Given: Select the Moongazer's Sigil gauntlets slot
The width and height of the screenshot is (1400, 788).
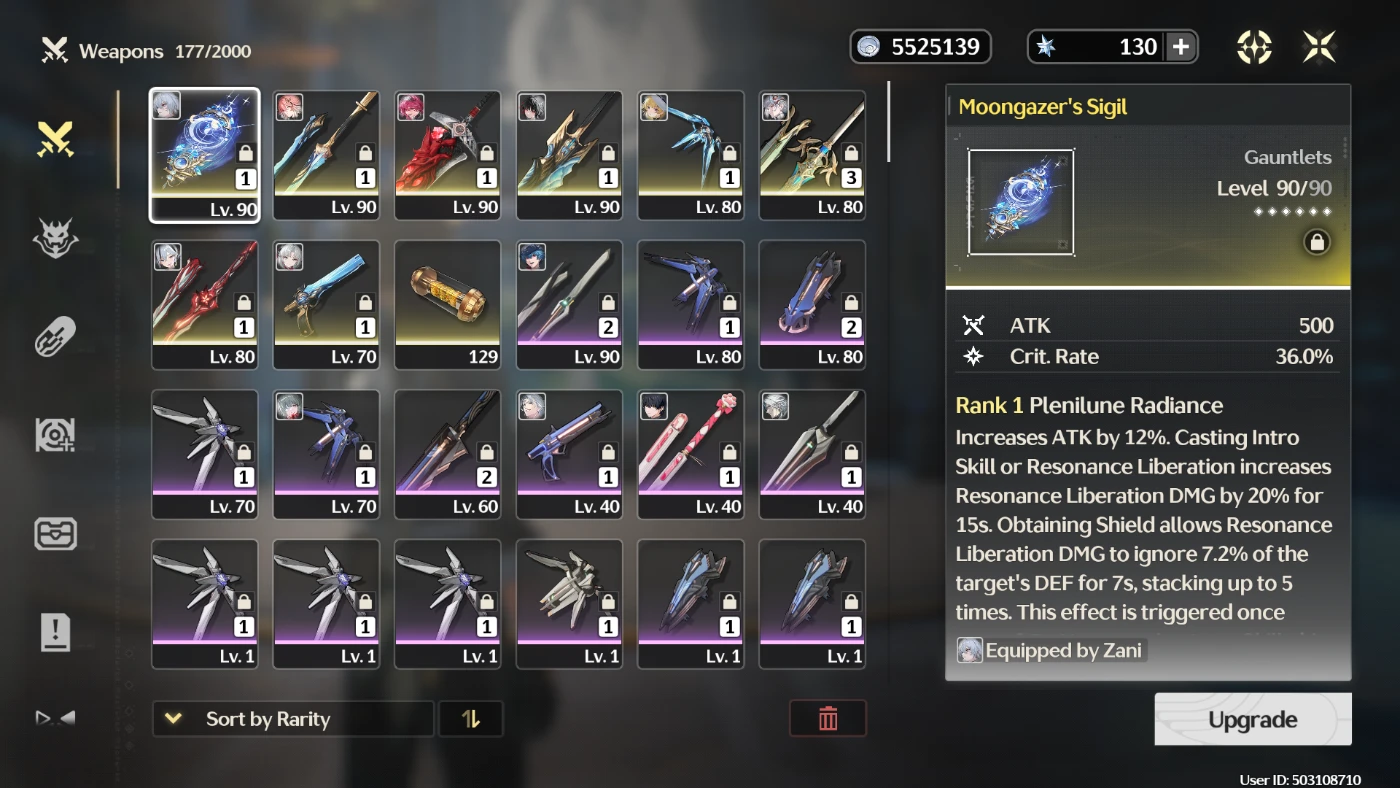Looking at the screenshot, I should 205,155.
